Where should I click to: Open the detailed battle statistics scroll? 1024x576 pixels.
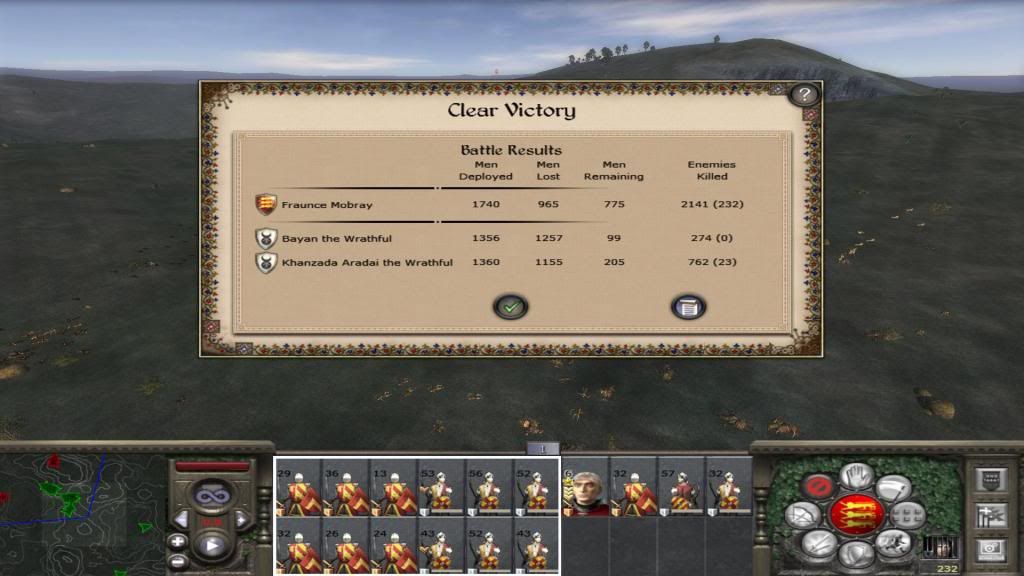[x=688, y=307]
